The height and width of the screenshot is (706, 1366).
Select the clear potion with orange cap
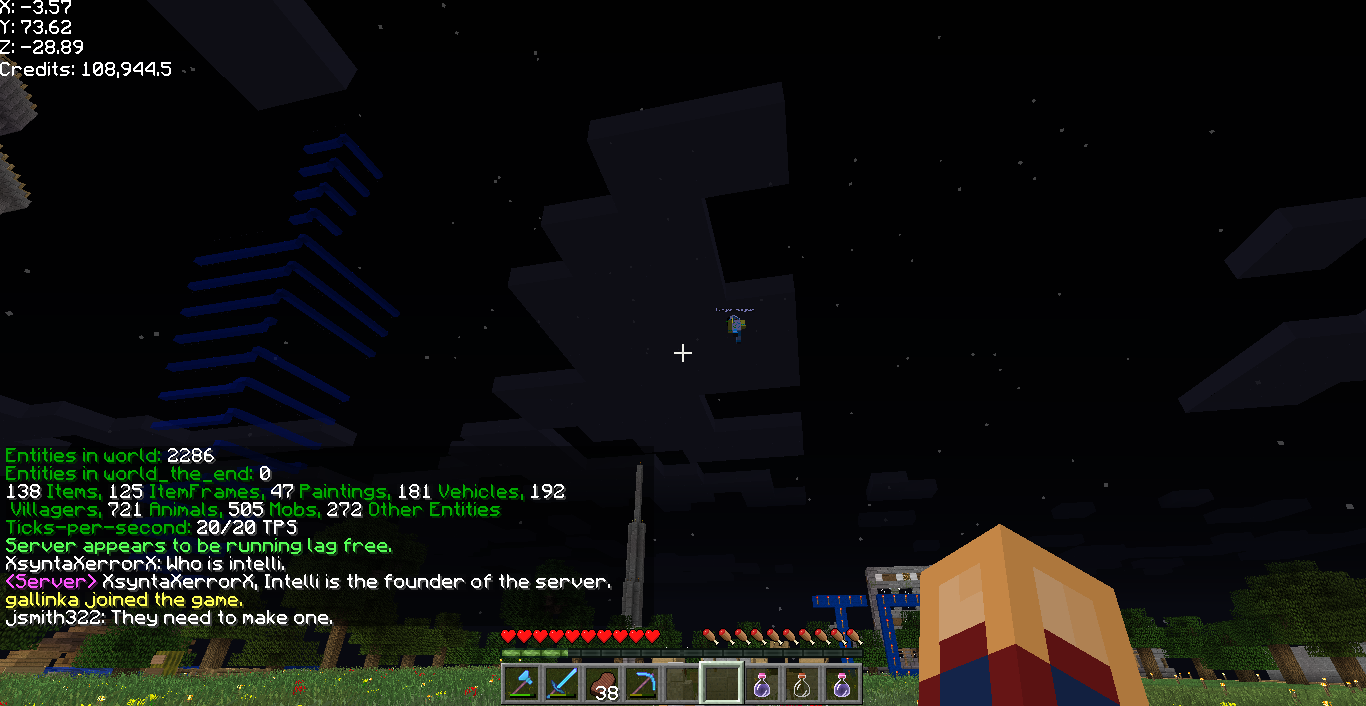pos(801,683)
